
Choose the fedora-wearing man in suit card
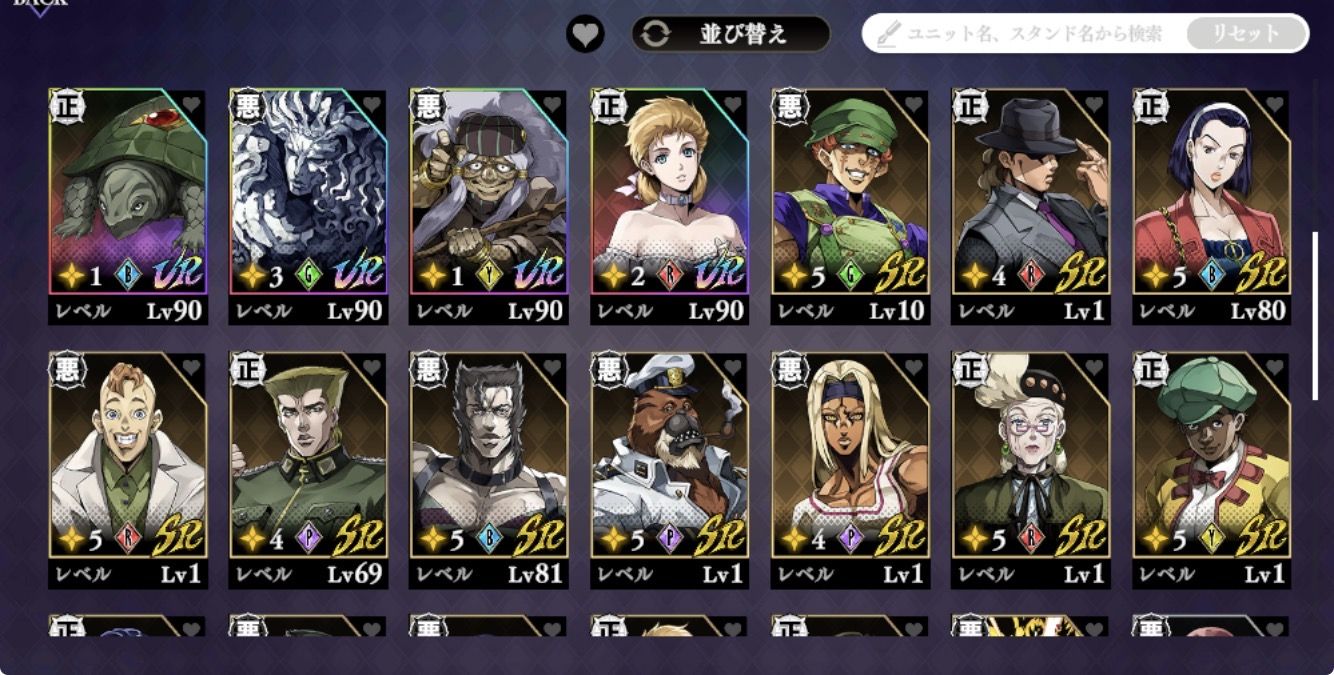pos(1030,190)
